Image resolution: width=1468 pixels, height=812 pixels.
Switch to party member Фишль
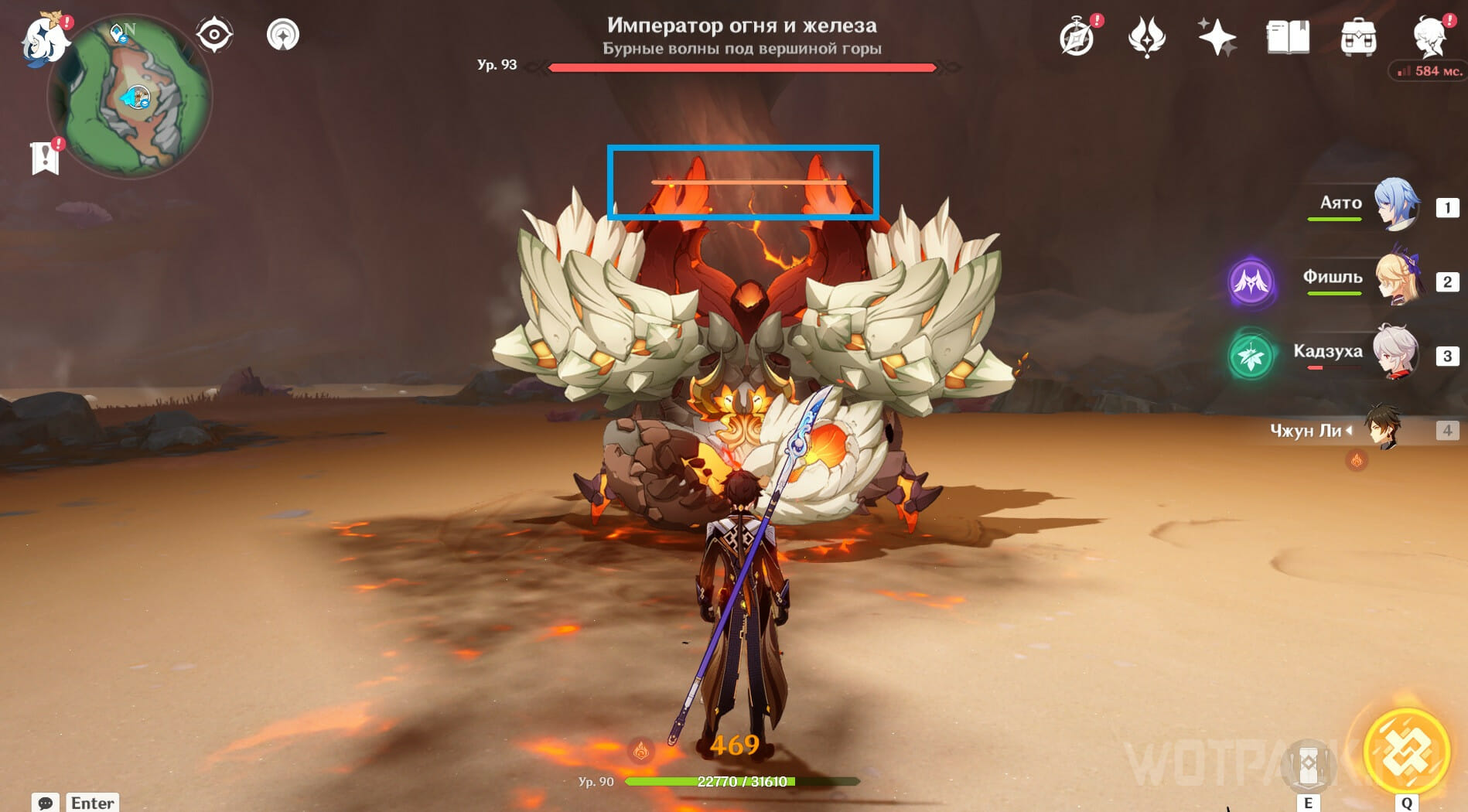coord(1395,279)
